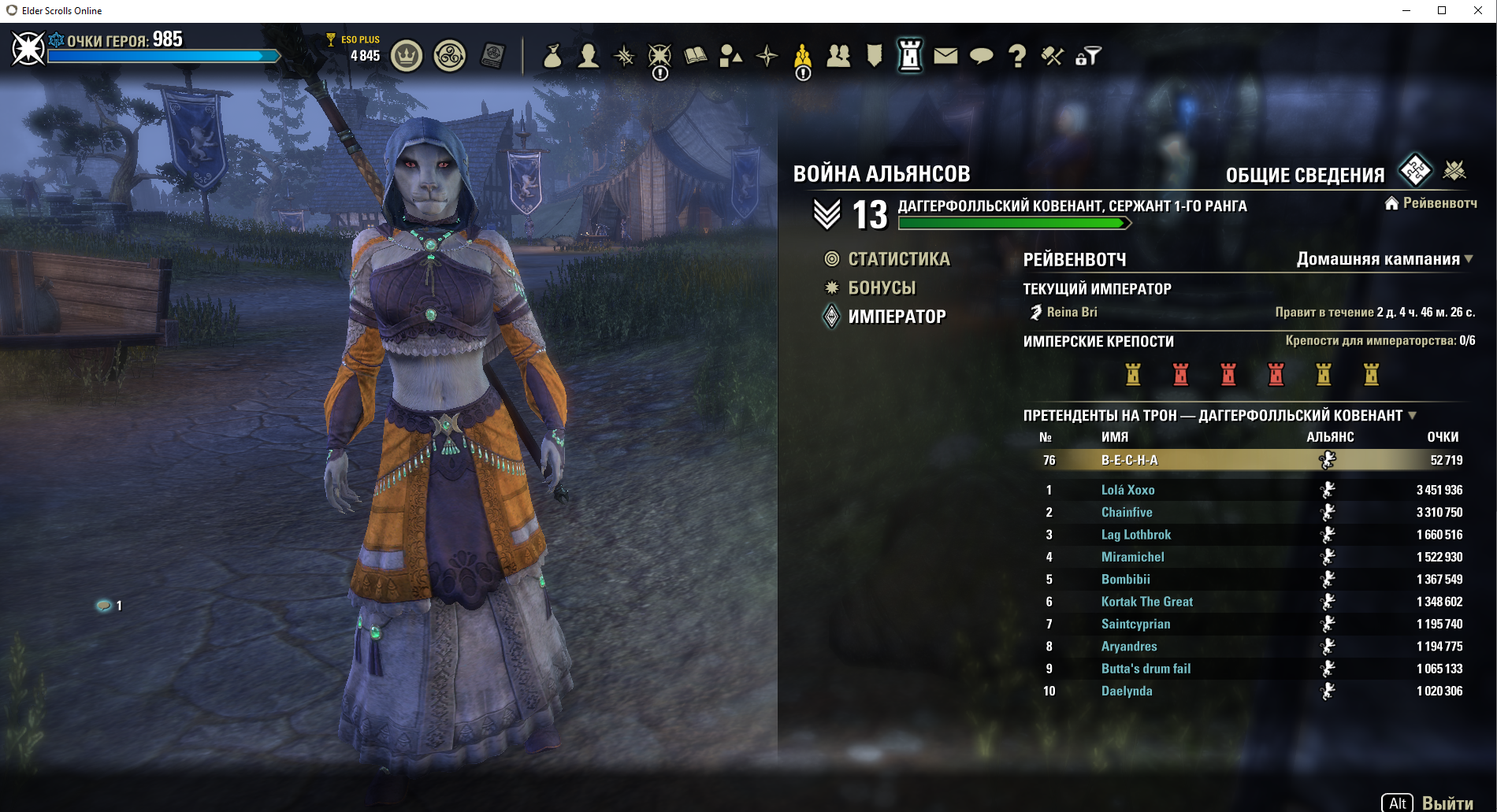Open the mail envelope icon
The image size is (1497, 812).
pyautogui.click(x=945, y=56)
